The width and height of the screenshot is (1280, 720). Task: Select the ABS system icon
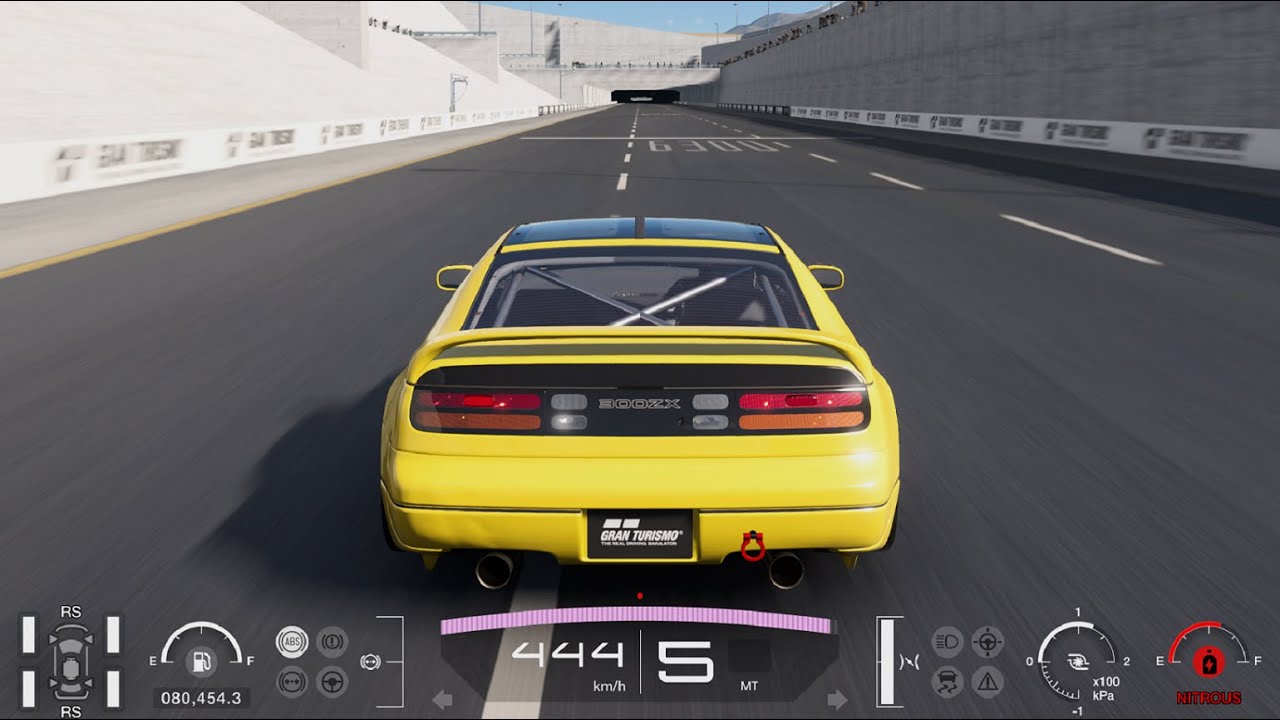click(293, 642)
